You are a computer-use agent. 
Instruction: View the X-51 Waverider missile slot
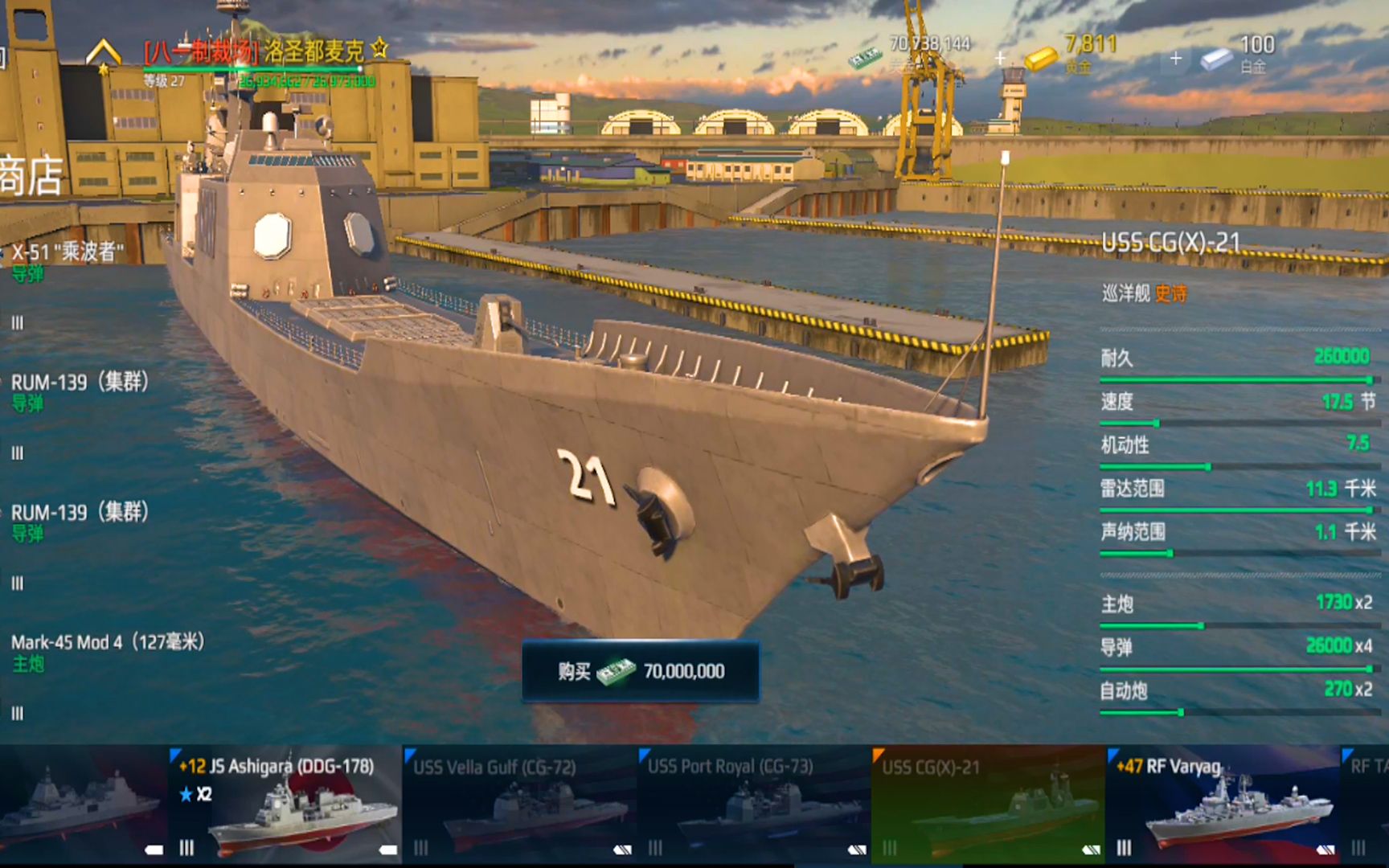pos(68,261)
